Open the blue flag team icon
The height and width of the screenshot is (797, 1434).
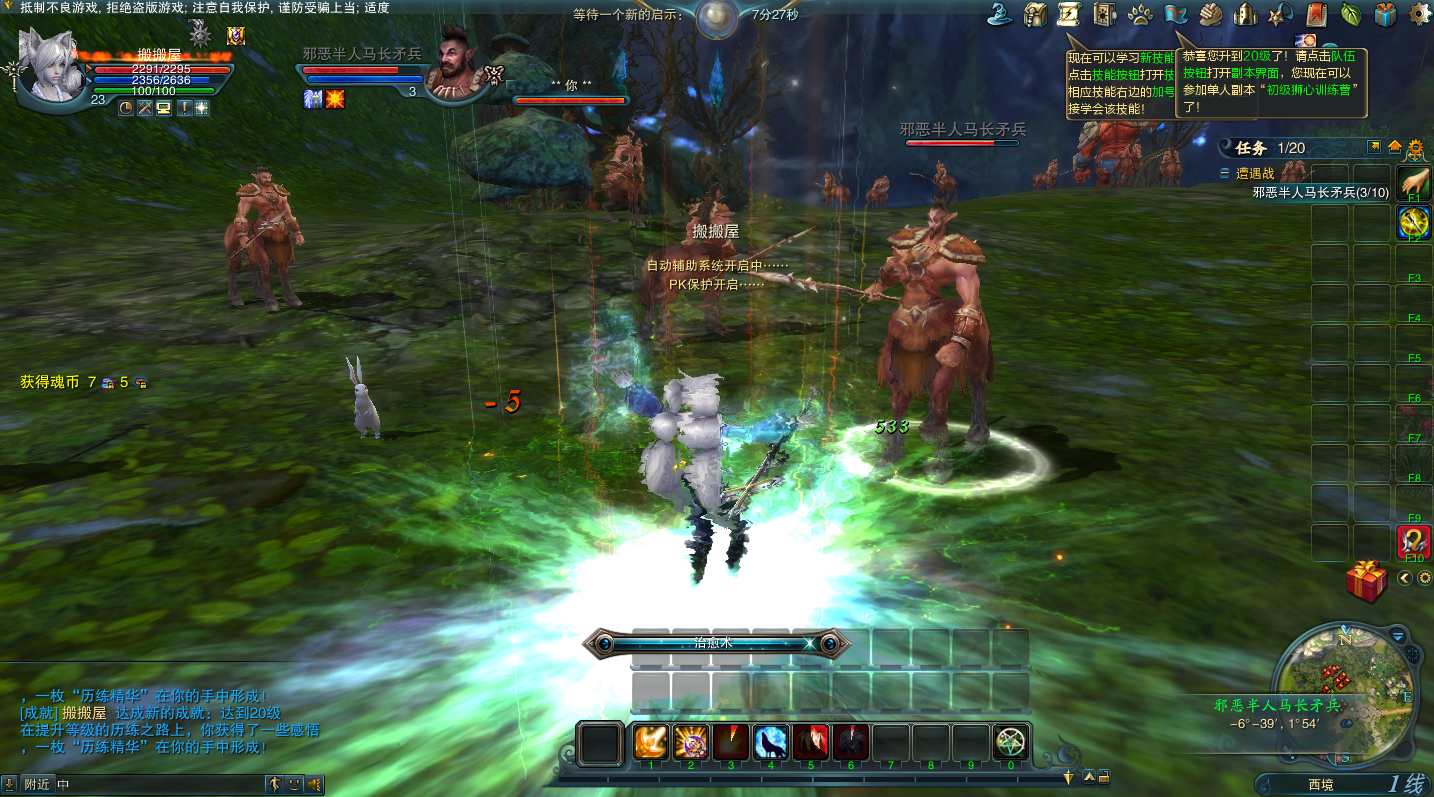pyautogui.click(x=1175, y=14)
